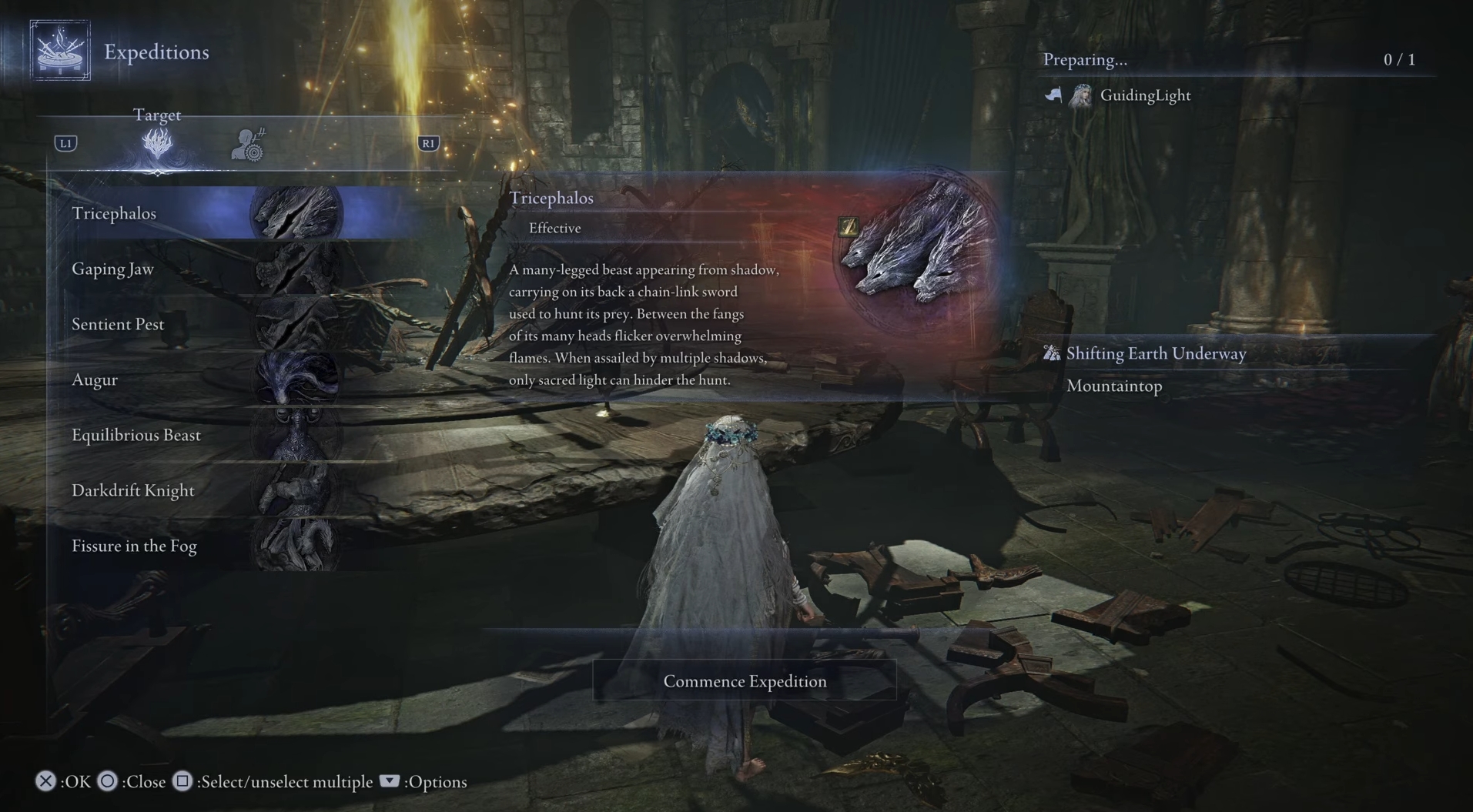
Task: Switch to the Target flame tab
Action: click(x=157, y=144)
